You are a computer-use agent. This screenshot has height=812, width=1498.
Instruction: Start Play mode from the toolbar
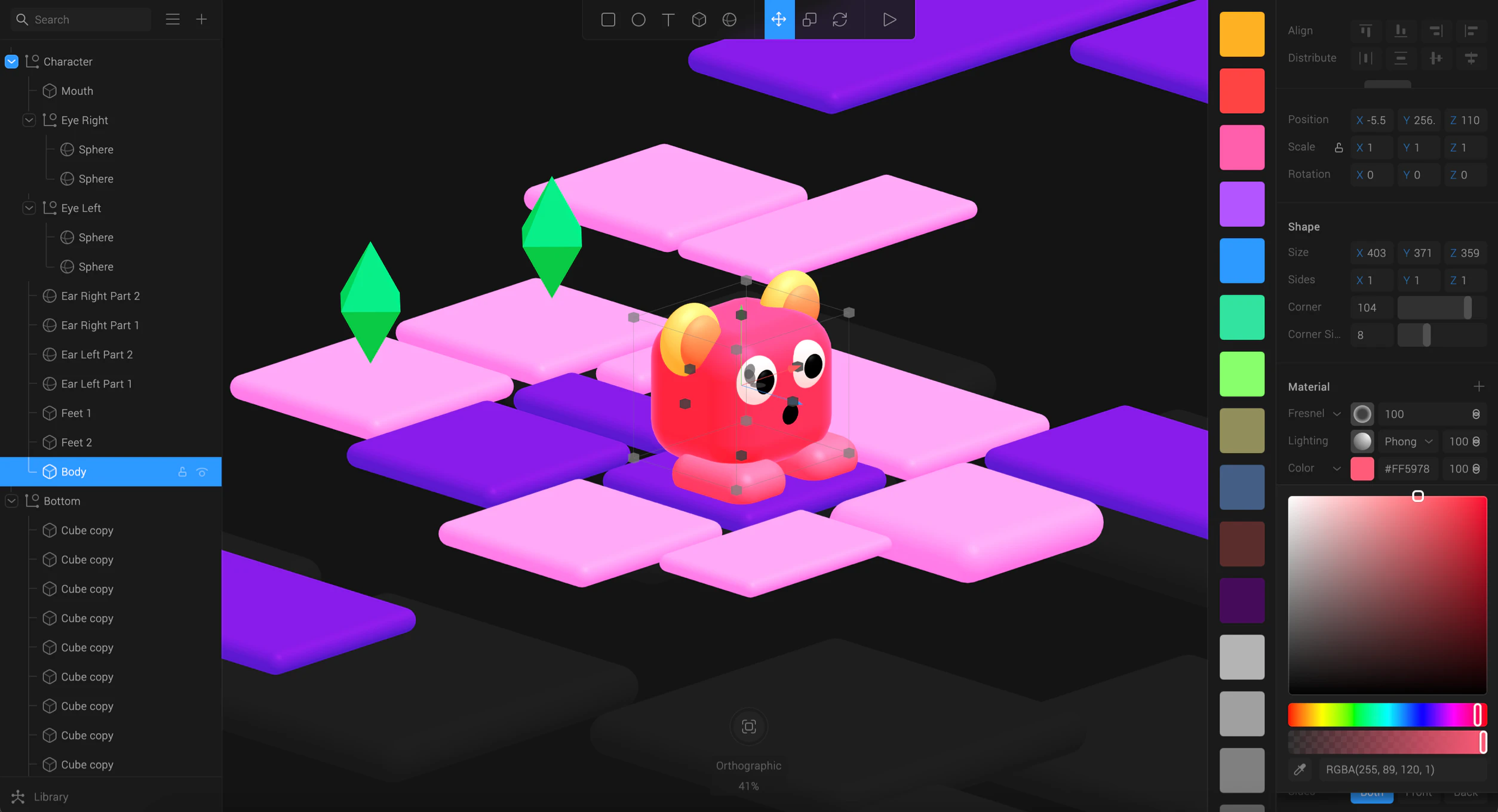pyautogui.click(x=889, y=19)
